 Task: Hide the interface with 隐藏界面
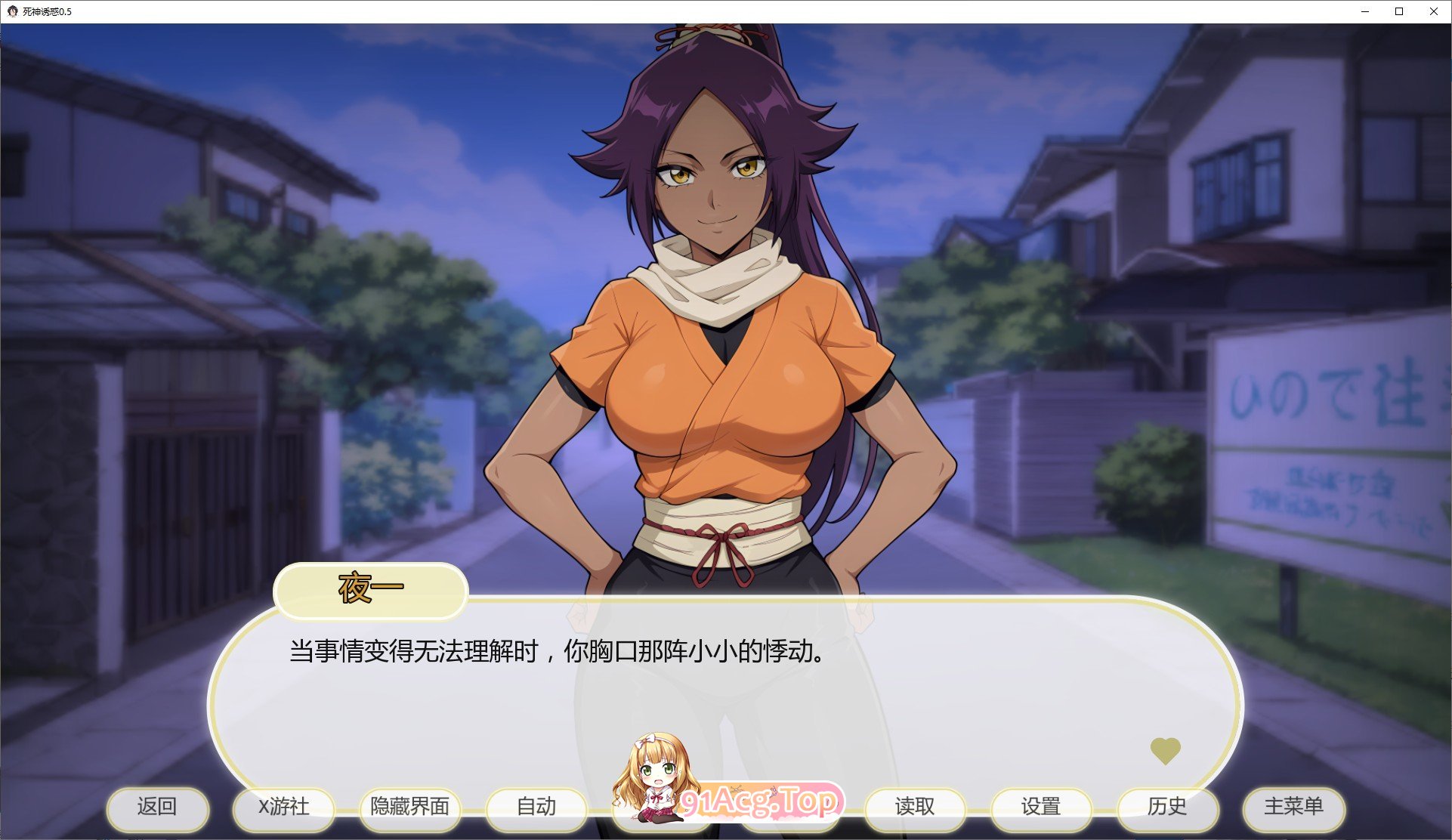(410, 807)
